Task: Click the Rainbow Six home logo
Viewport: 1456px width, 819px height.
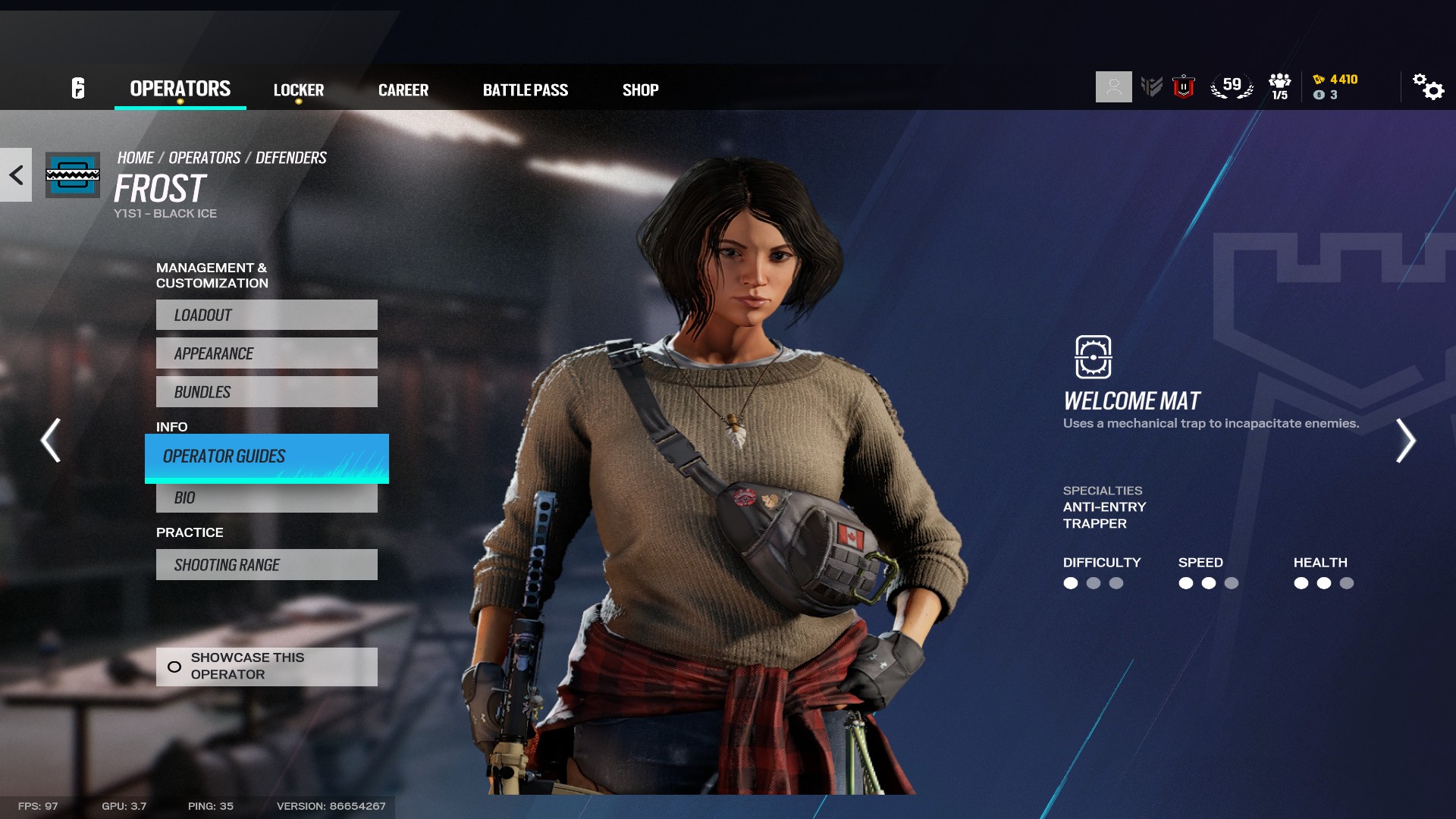Action: coord(78,89)
